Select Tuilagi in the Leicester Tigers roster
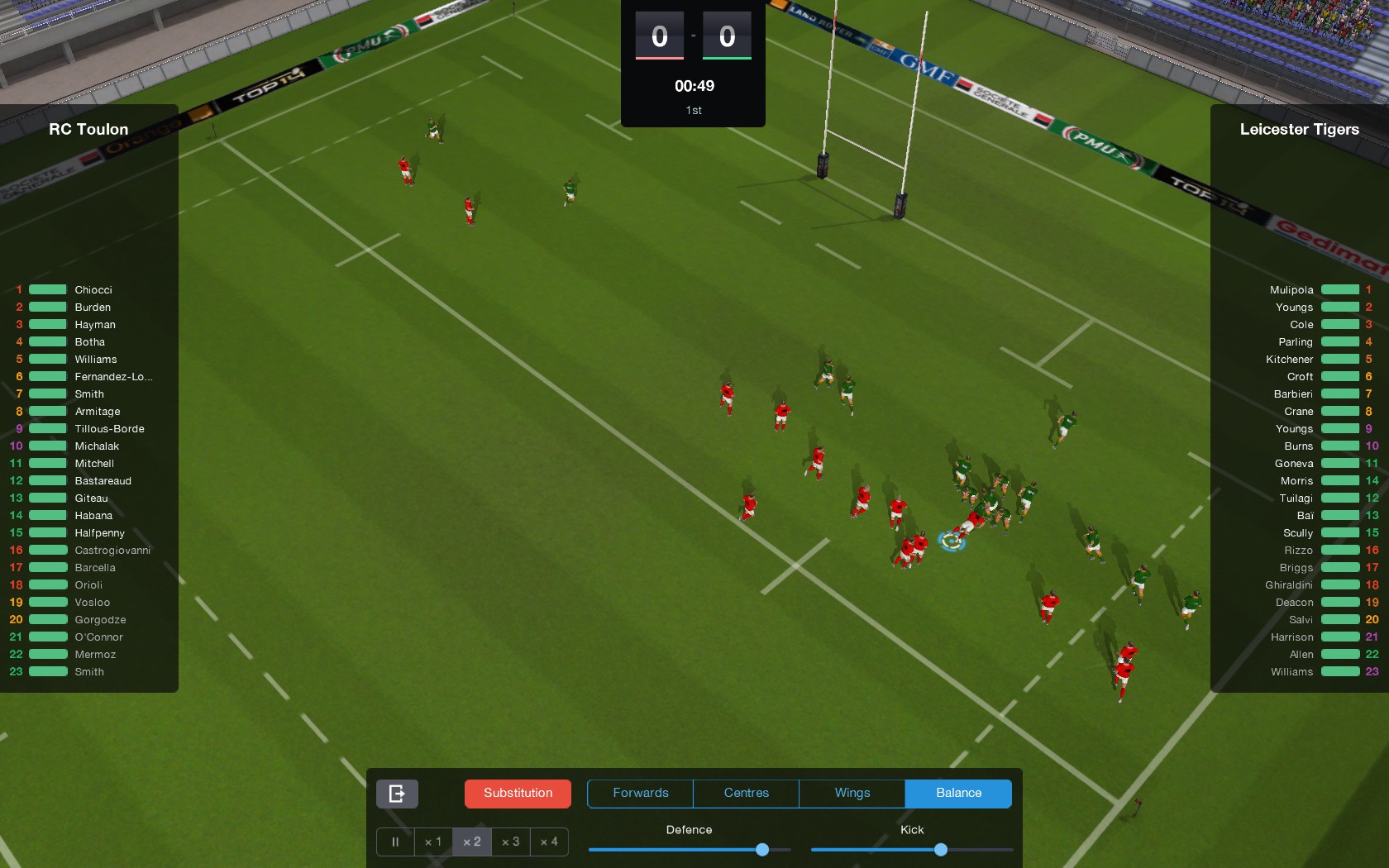Image resolution: width=1389 pixels, height=868 pixels. 1298,498
